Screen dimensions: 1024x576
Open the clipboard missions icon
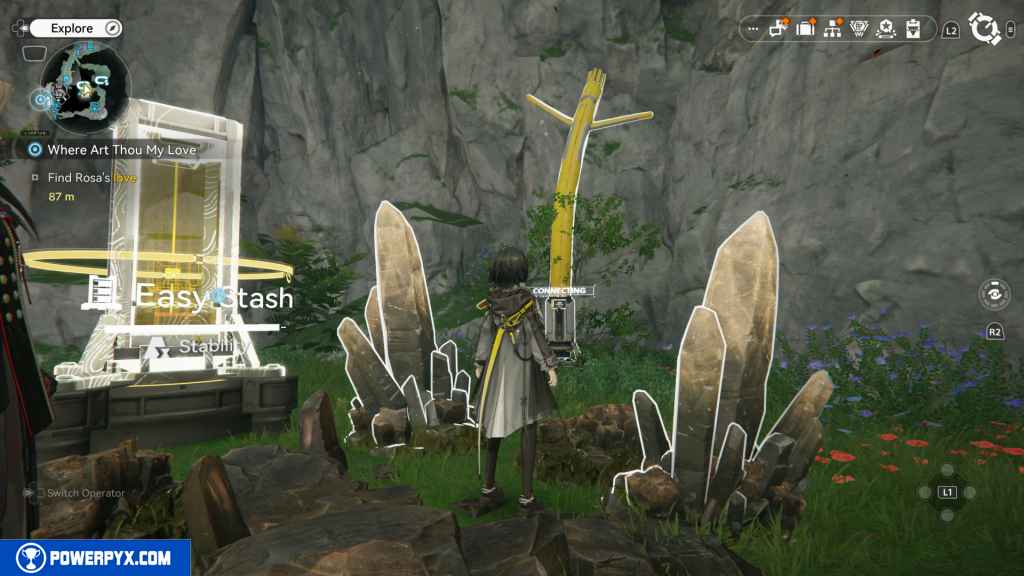(913, 29)
